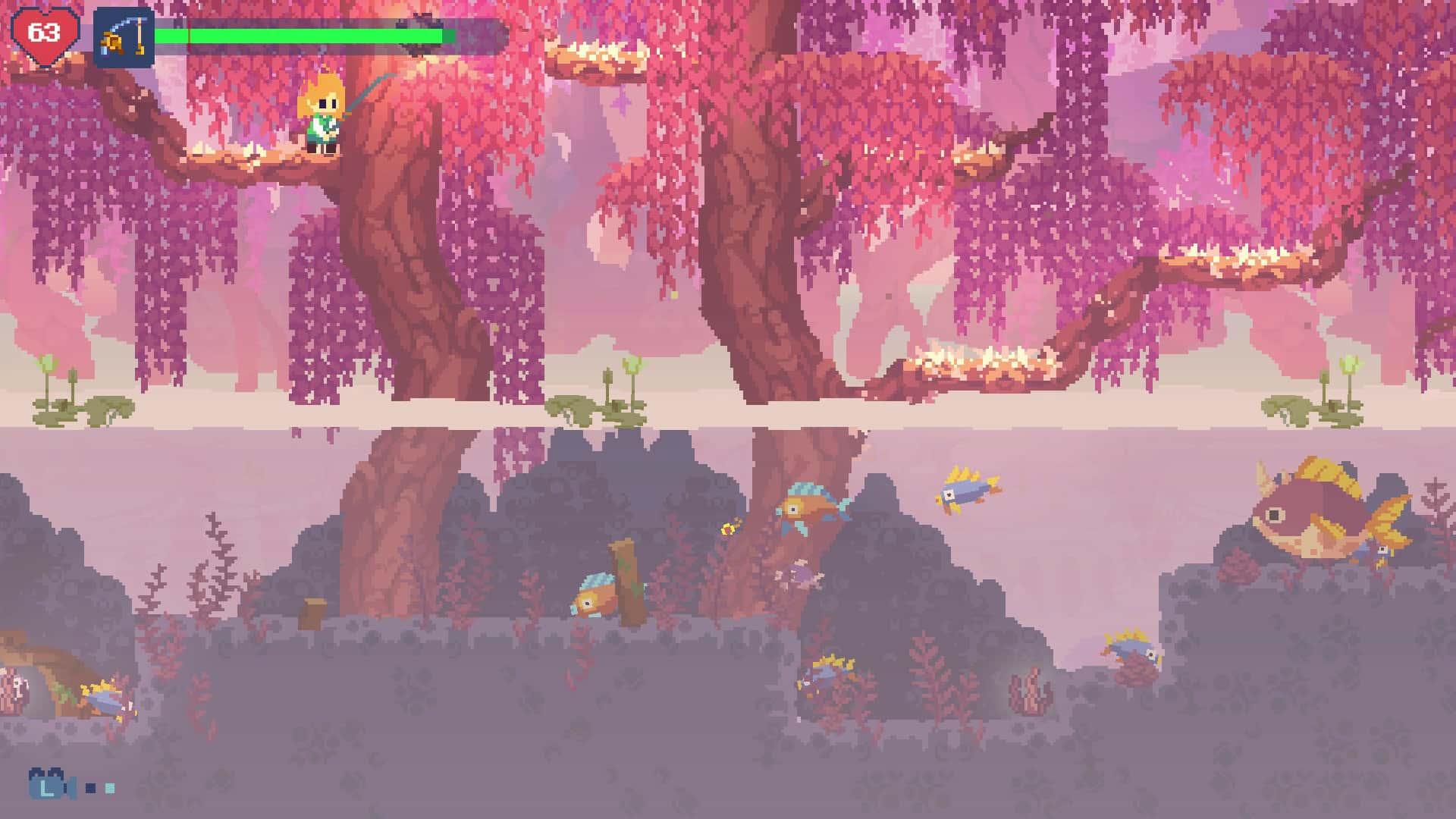The height and width of the screenshot is (819, 1456).
Task: Click the green fishing progress bar
Action: point(303,34)
